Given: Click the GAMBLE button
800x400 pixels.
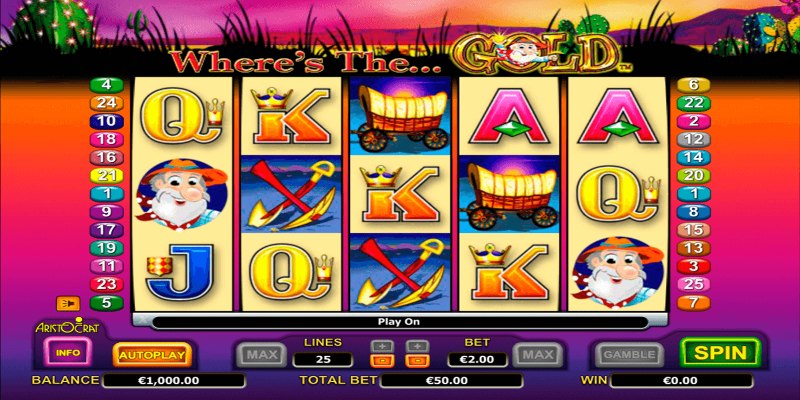Looking at the screenshot, I should pos(628,354).
